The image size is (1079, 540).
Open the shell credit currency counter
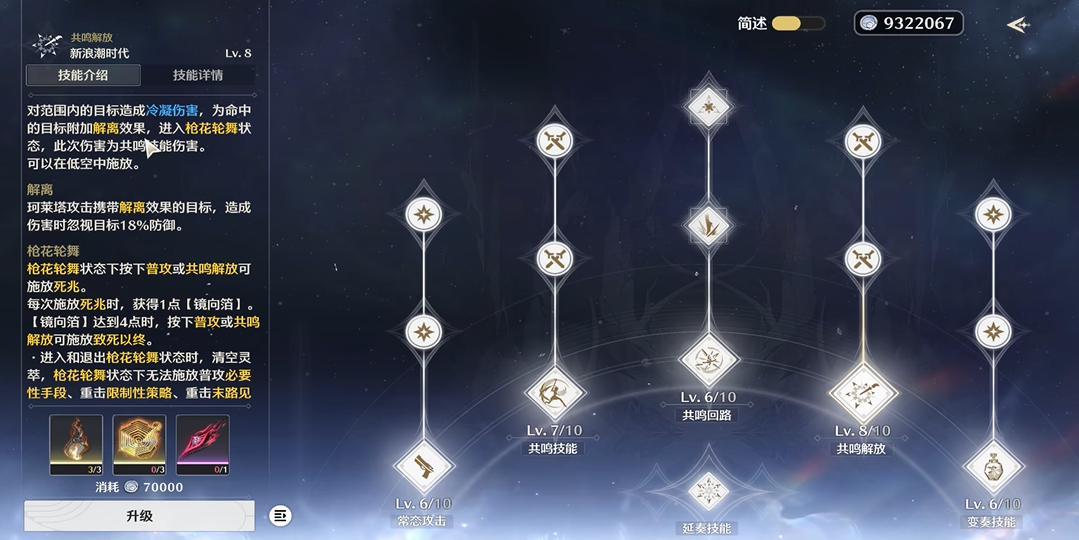coord(908,23)
